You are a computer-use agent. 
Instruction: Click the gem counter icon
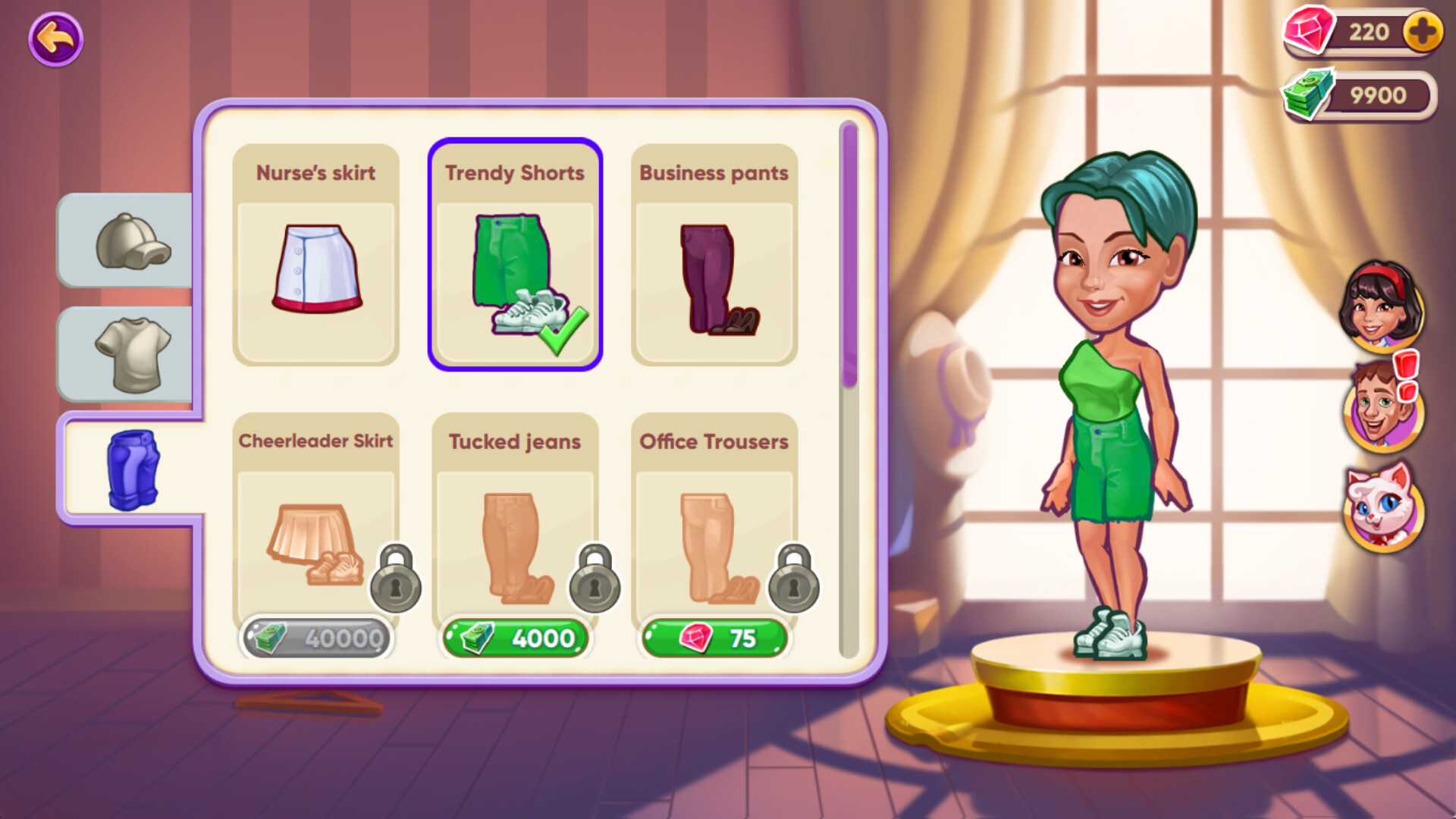point(1310,32)
